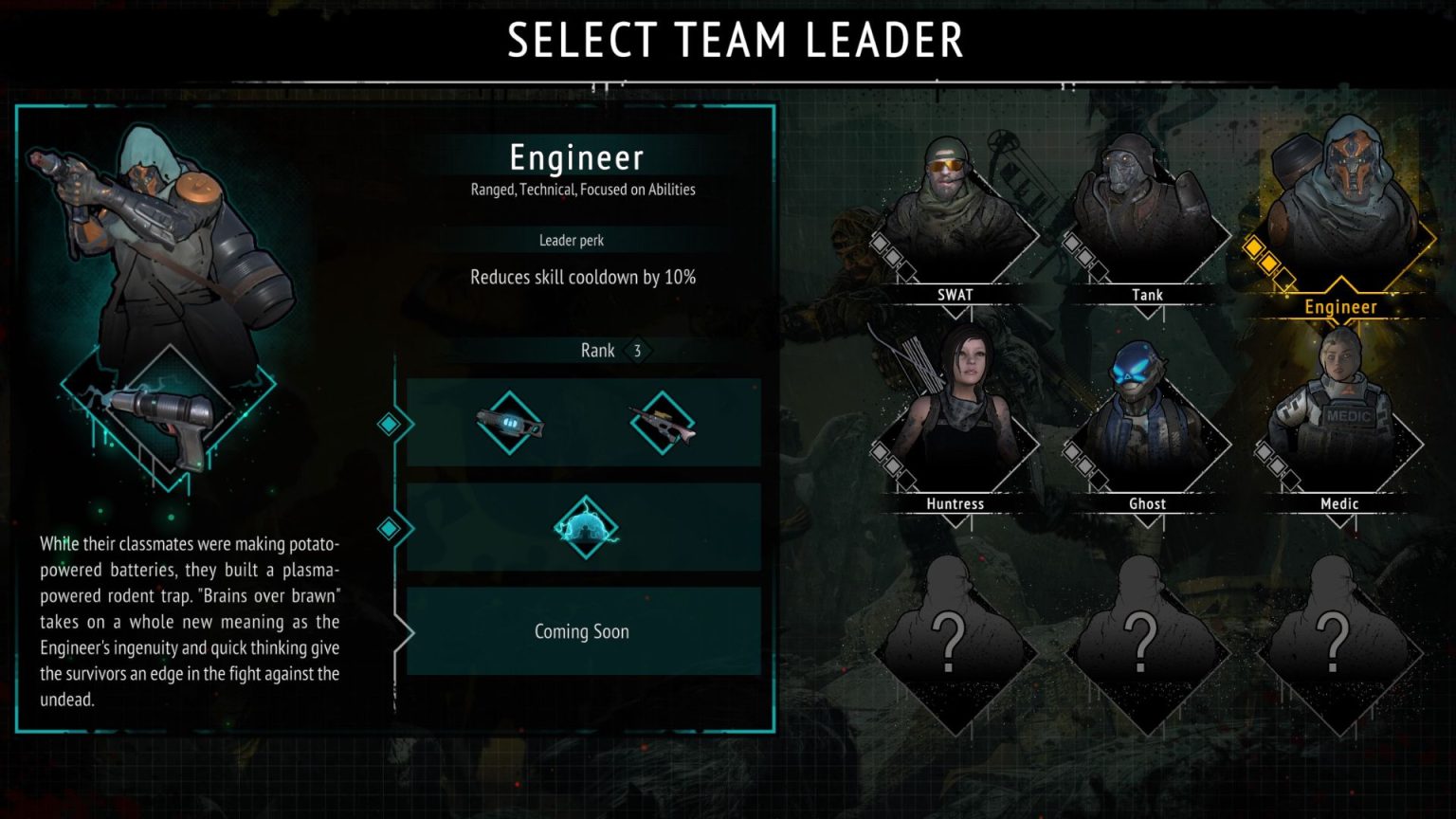
Task: Click the Reduces skill cooldown perk text
Action: [x=582, y=277]
